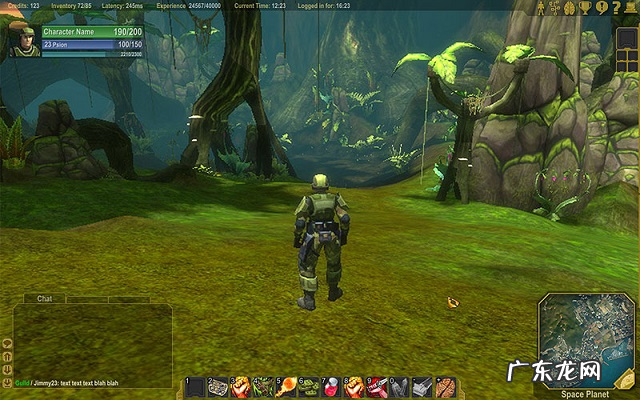Open the trophy achievements icon
Viewport: 640px width, 400px height.
pos(586,7)
